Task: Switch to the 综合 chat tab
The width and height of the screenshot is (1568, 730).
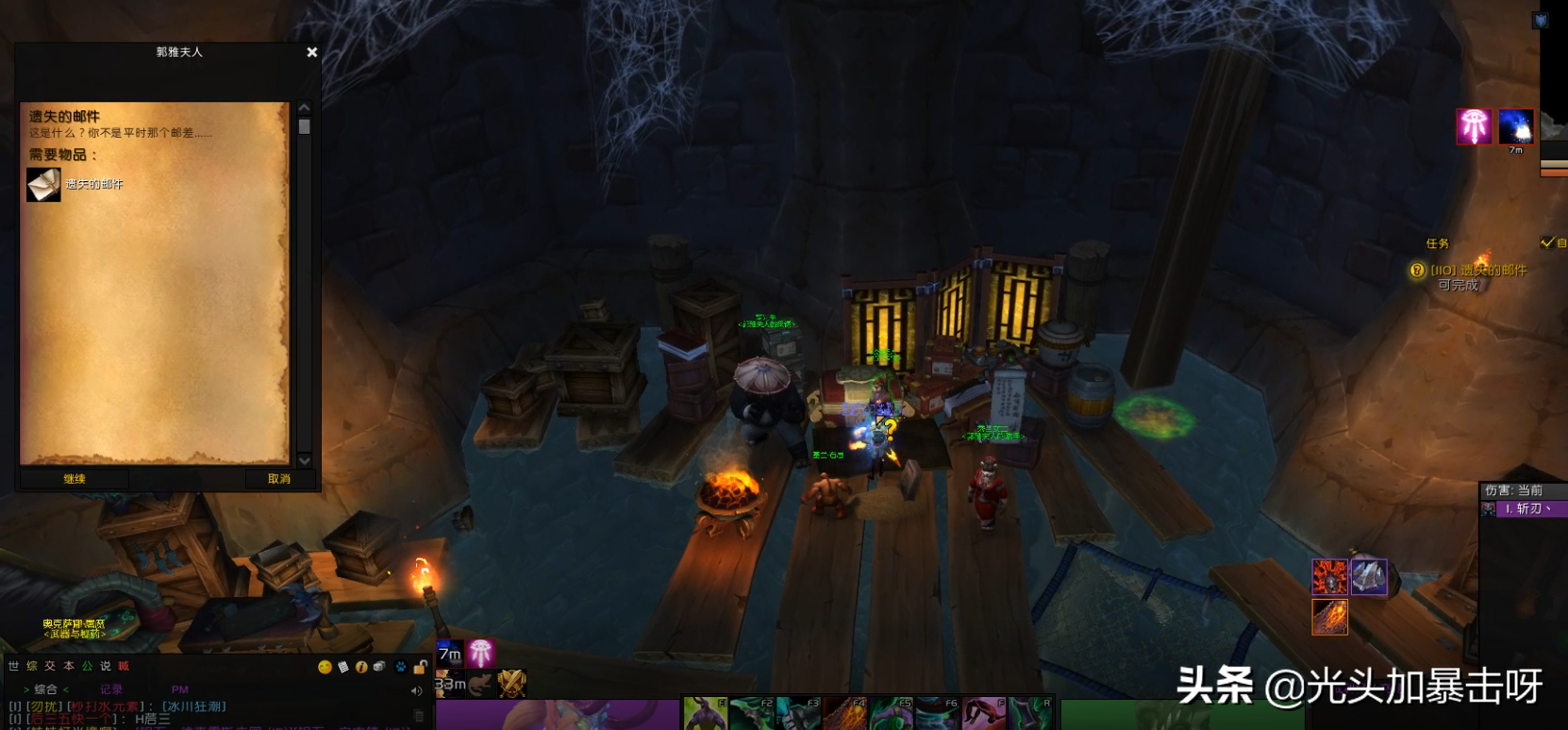Action: [x=46, y=689]
